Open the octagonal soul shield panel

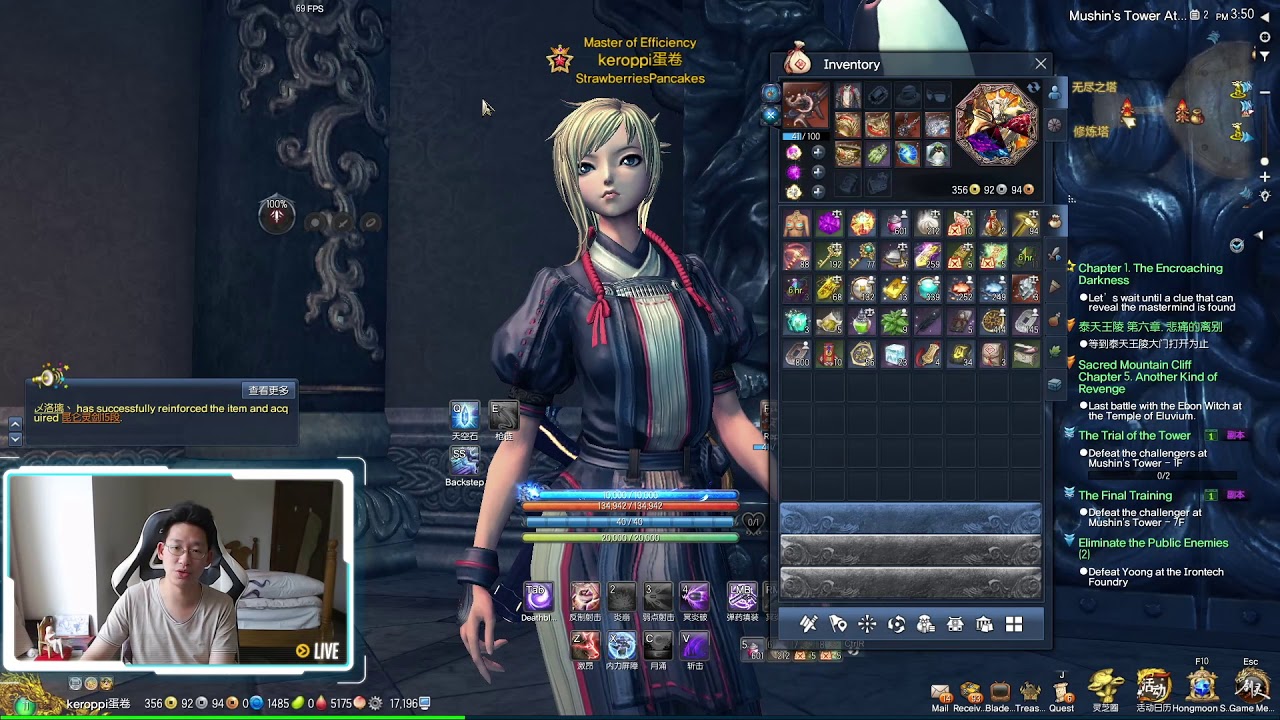click(x=997, y=124)
